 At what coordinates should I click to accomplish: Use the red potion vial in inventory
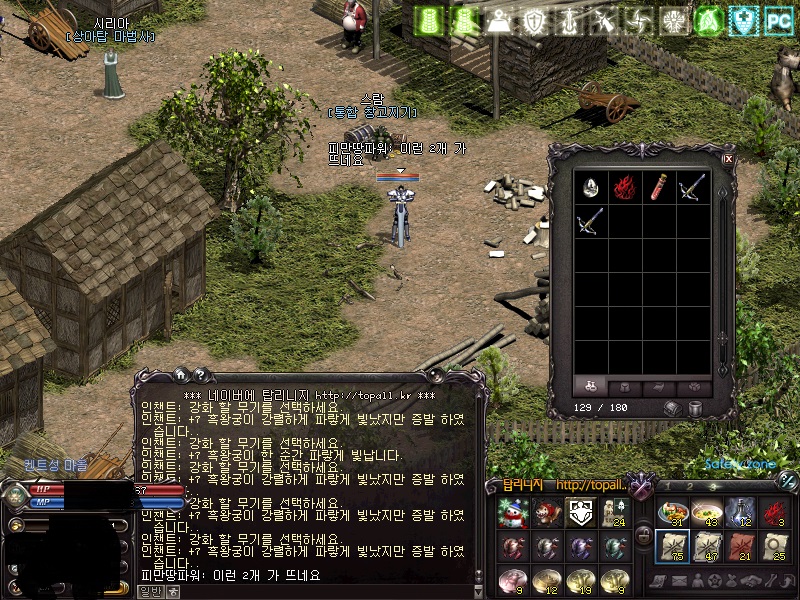tap(659, 187)
